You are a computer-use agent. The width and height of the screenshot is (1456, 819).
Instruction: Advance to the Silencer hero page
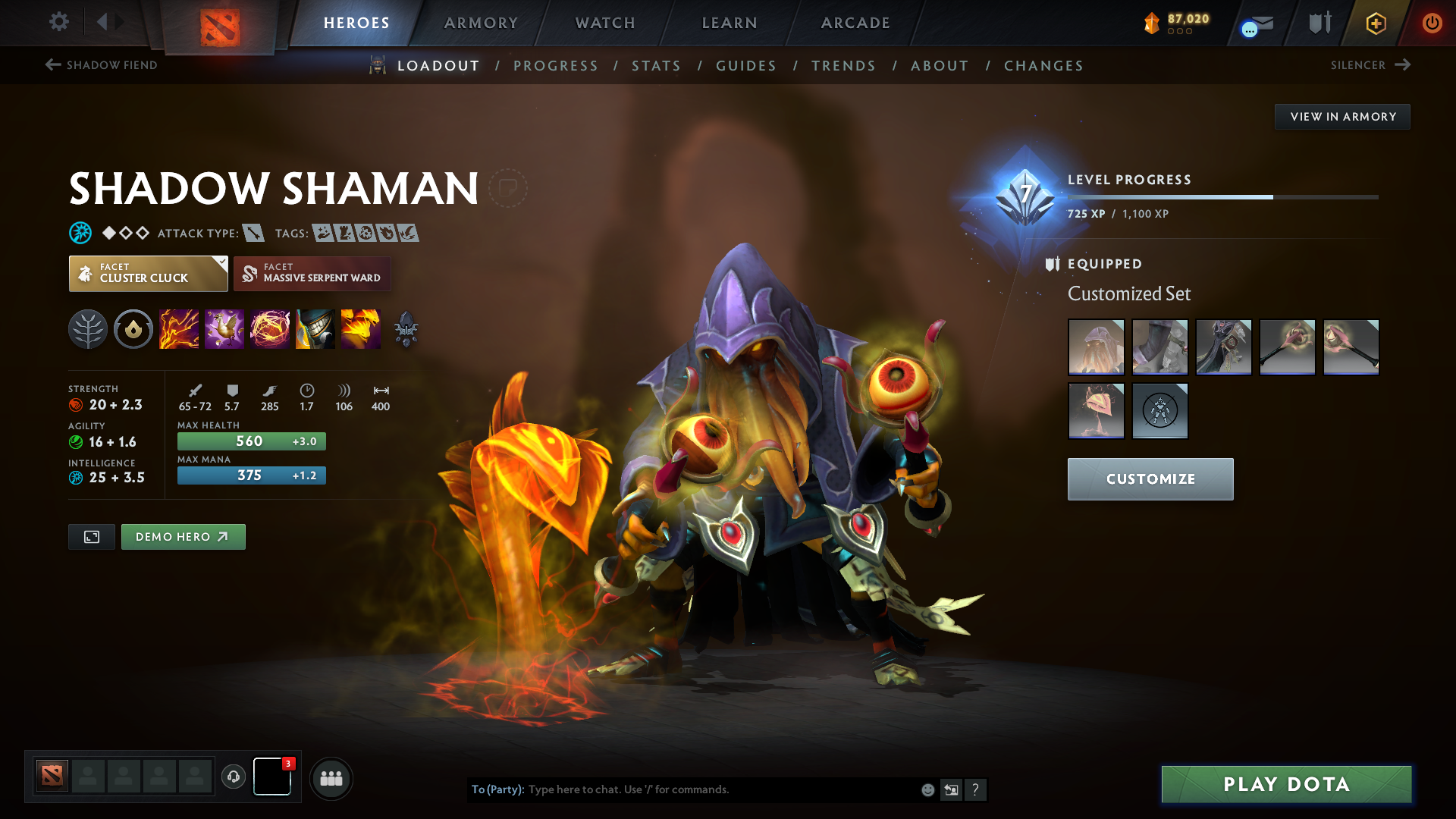(1370, 65)
